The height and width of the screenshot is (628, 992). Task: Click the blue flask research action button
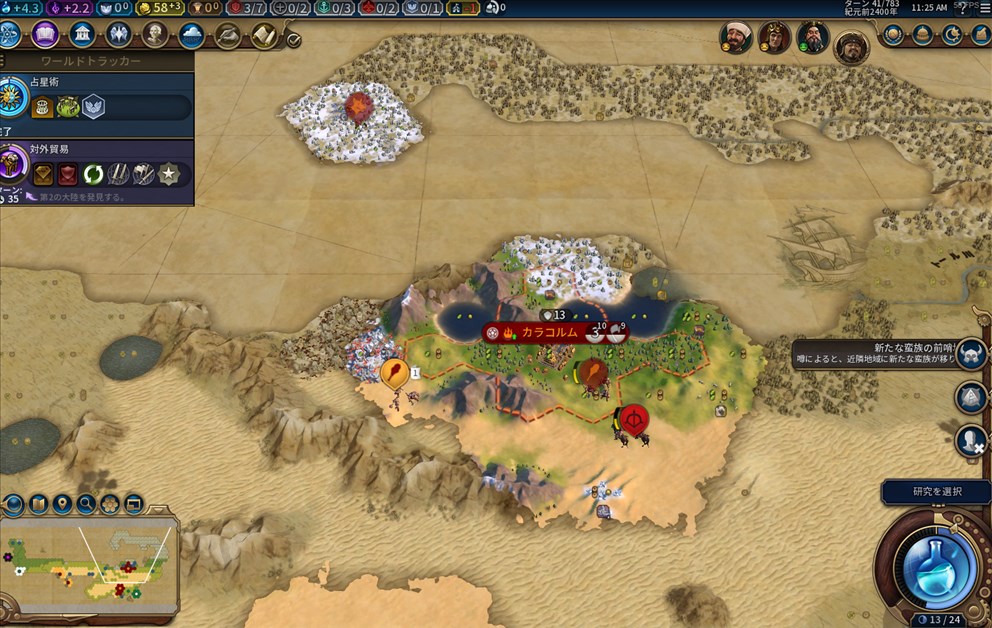(x=932, y=566)
